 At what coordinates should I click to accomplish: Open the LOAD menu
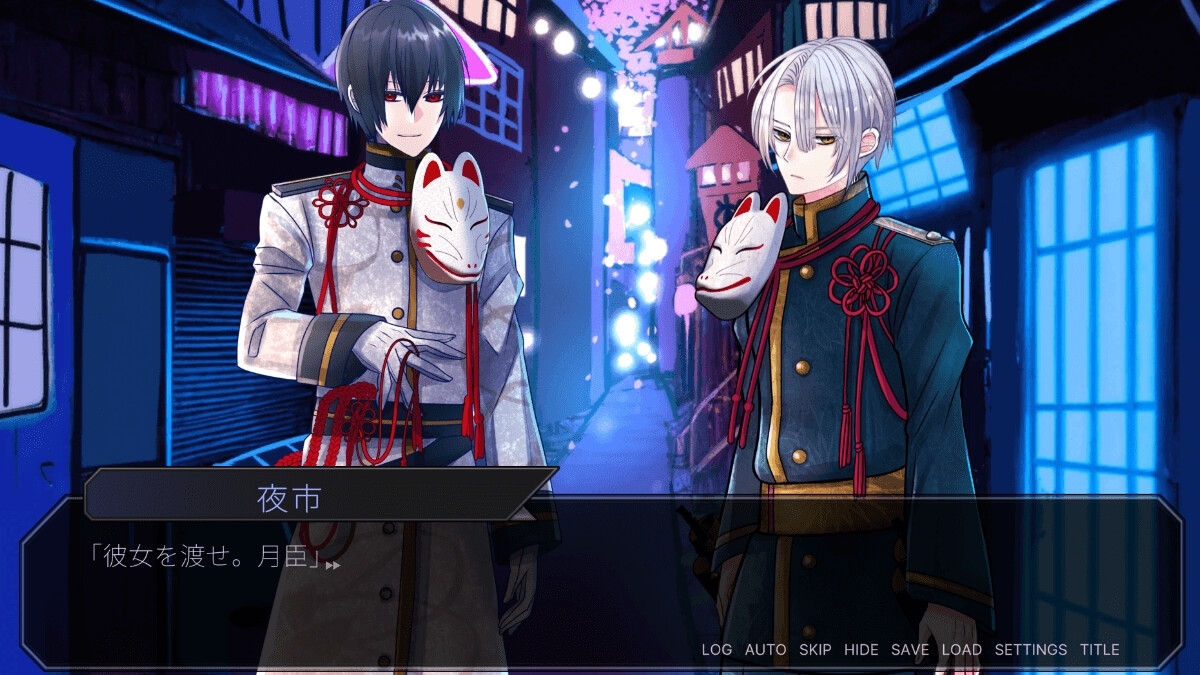961,650
